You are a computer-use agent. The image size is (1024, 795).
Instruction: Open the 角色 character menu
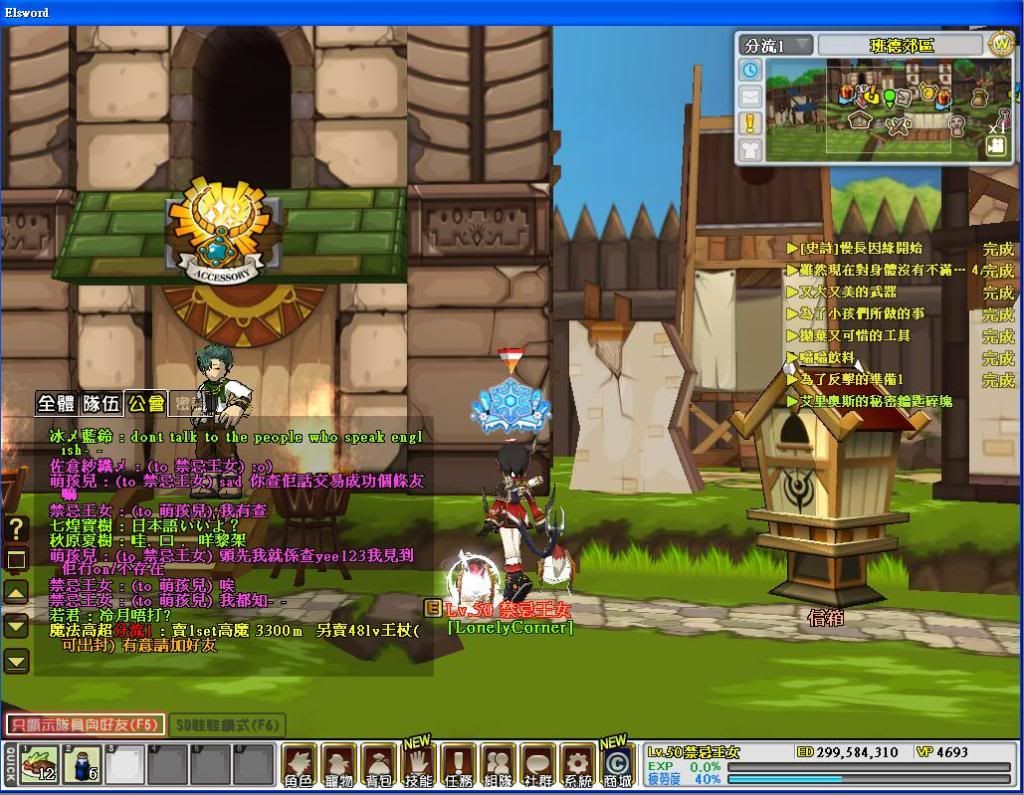[x=299, y=765]
